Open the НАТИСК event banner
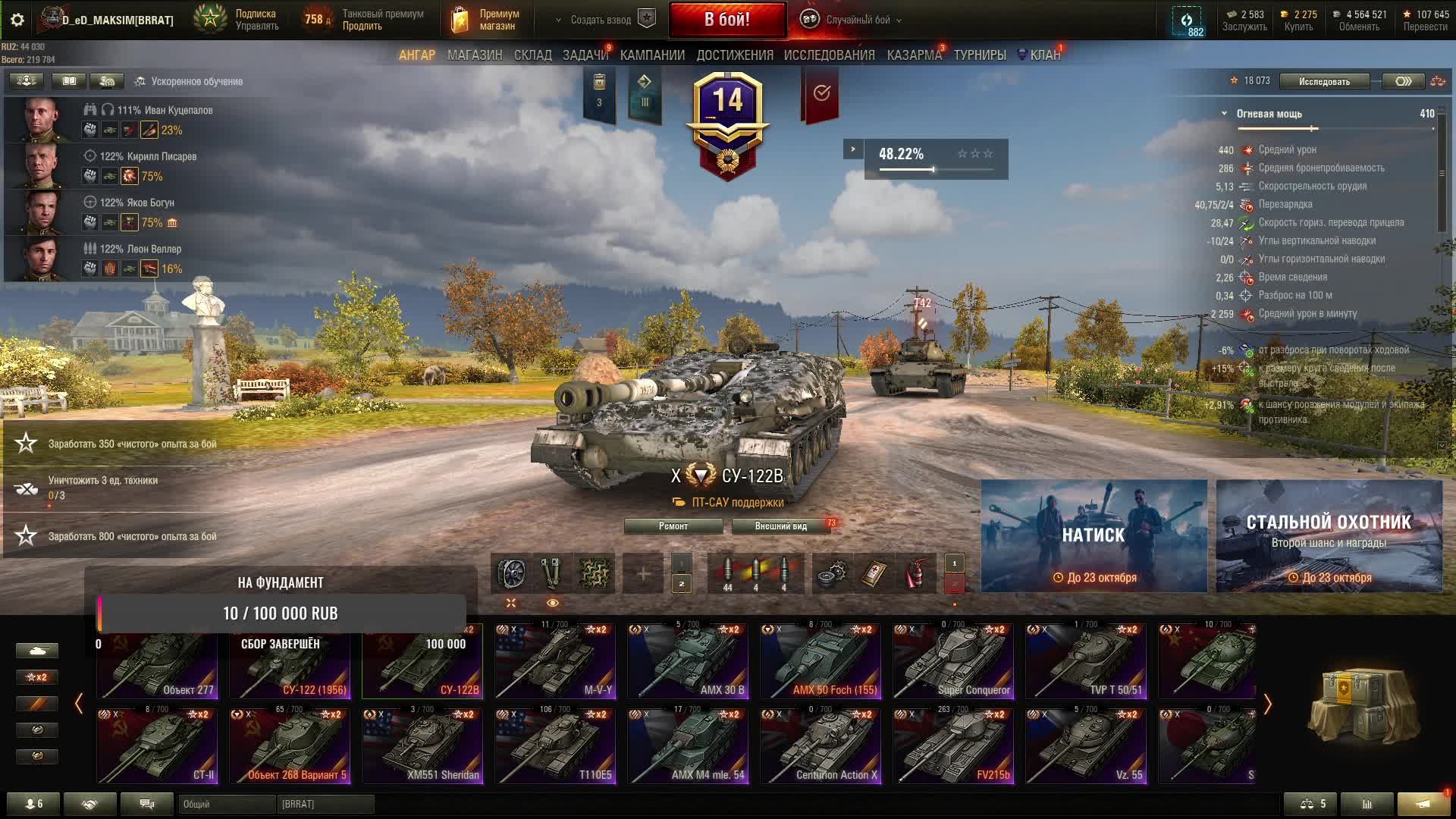Image resolution: width=1456 pixels, height=819 pixels. (1094, 535)
